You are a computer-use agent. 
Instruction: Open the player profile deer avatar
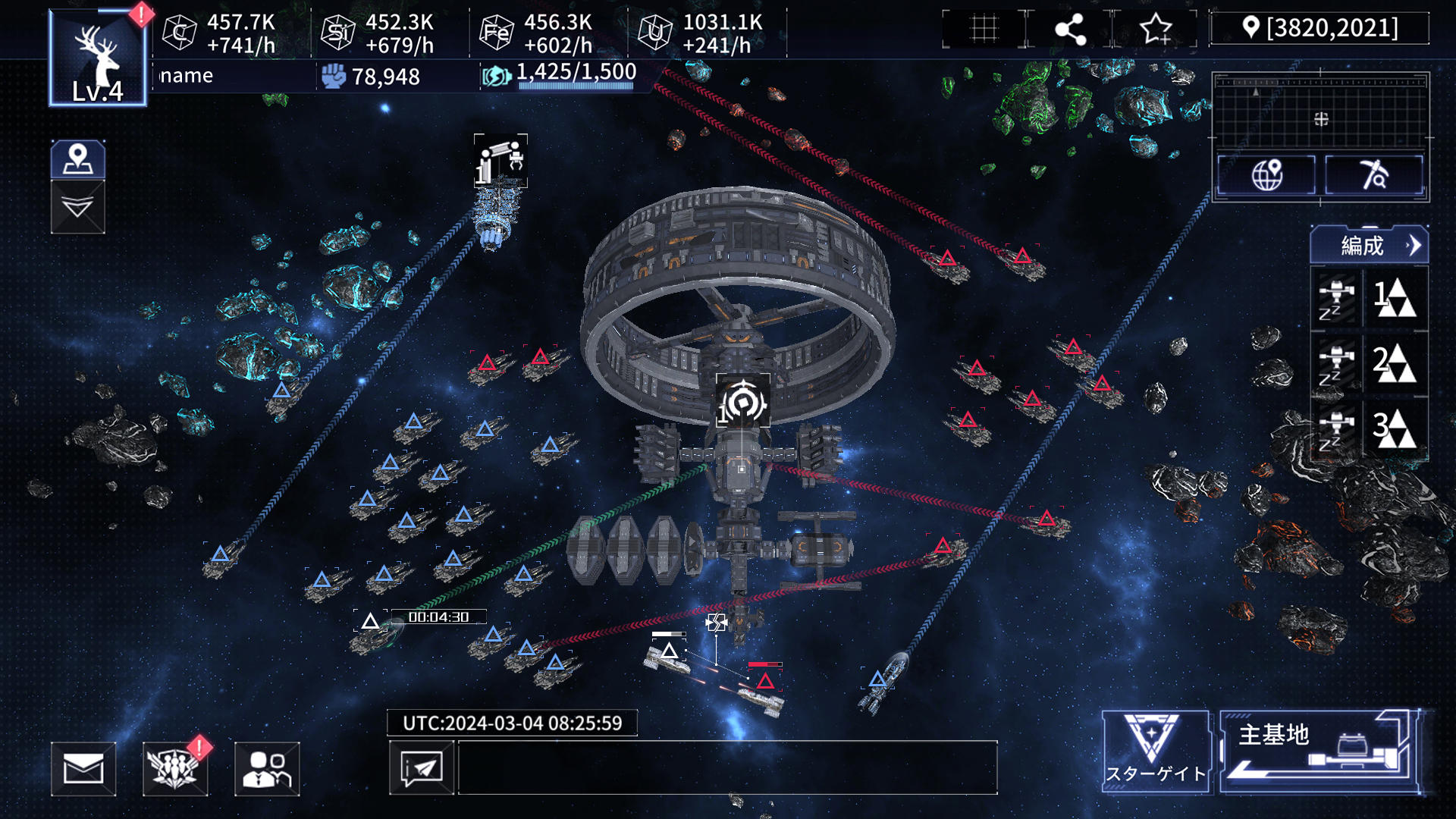pyautogui.click(x=98, y=58)
